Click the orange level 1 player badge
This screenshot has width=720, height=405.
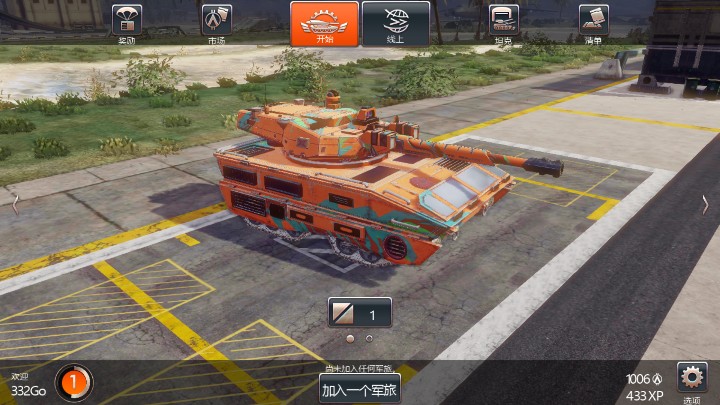[73, 381]
